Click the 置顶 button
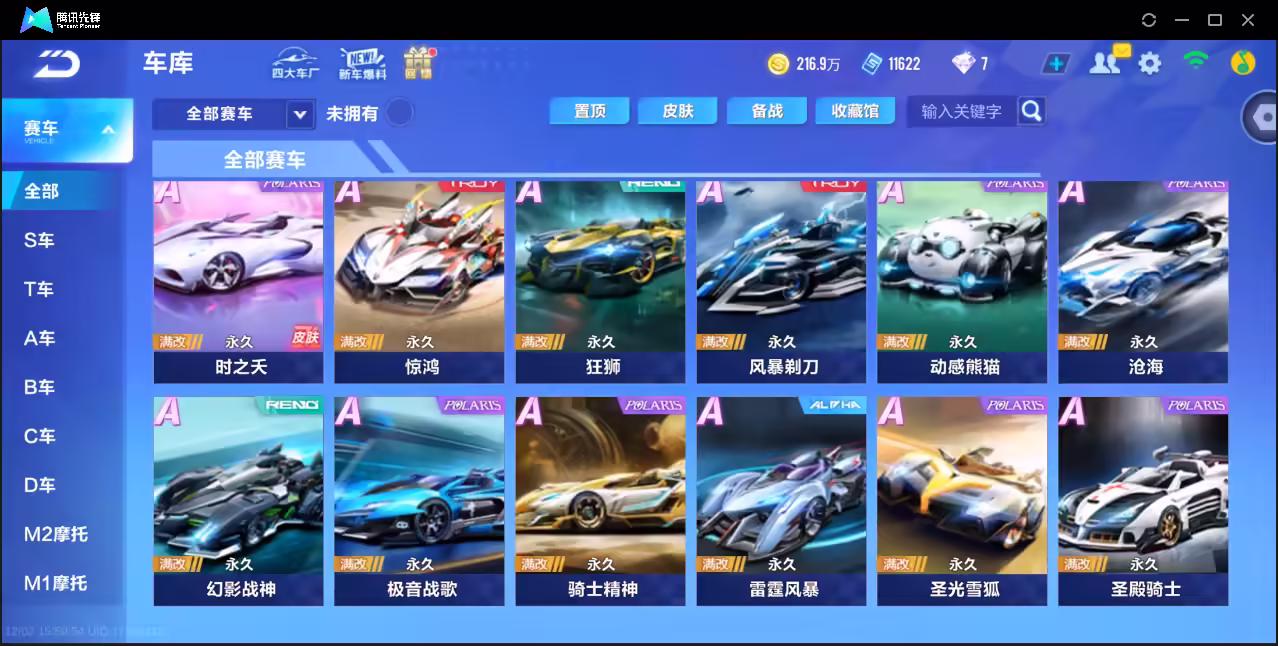Viewport: 1278px width, 646px height. coord(589,111)
